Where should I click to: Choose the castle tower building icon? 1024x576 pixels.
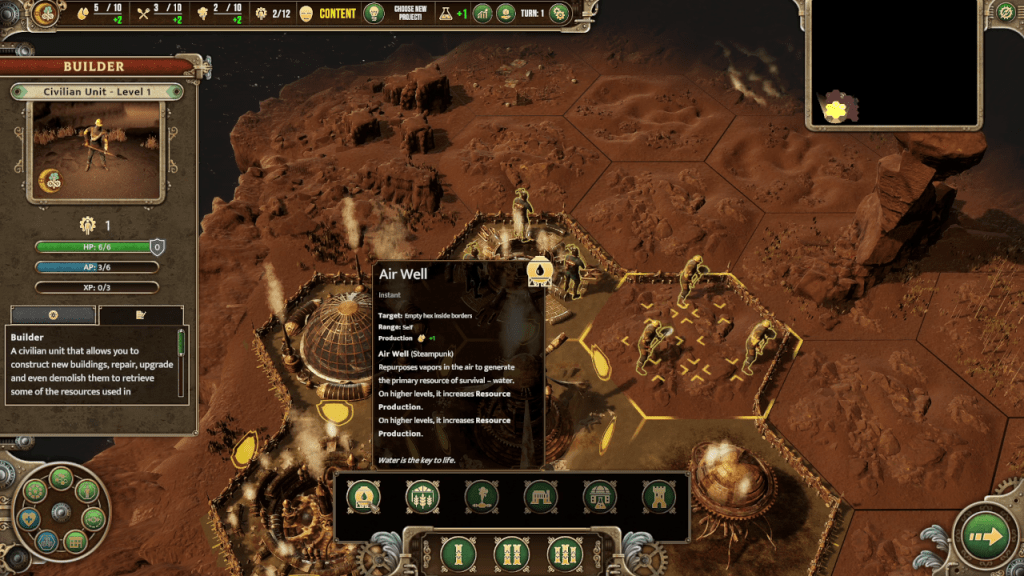click(658, 495)
